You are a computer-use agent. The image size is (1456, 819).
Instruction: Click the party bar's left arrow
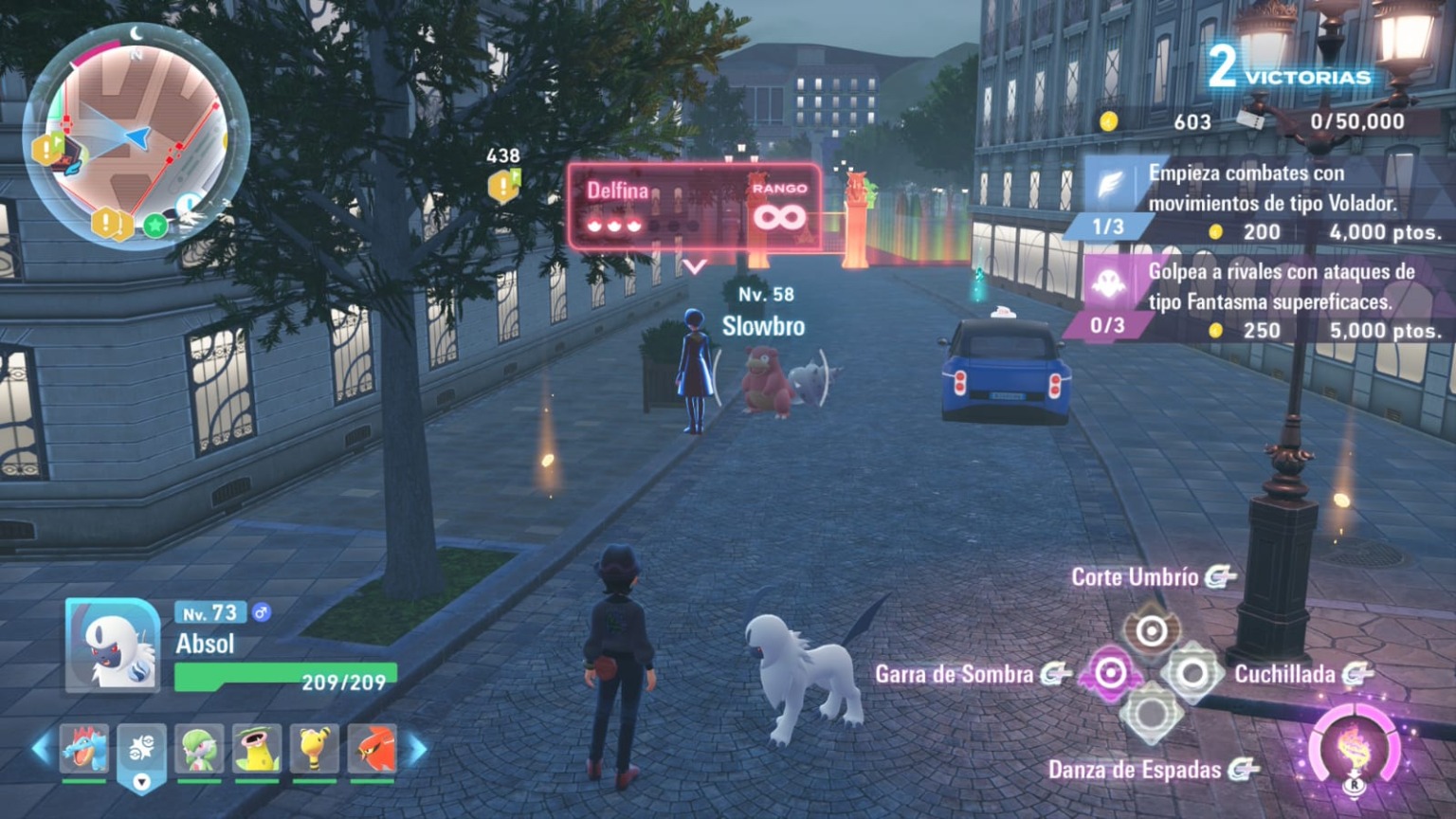pos(40,749)
